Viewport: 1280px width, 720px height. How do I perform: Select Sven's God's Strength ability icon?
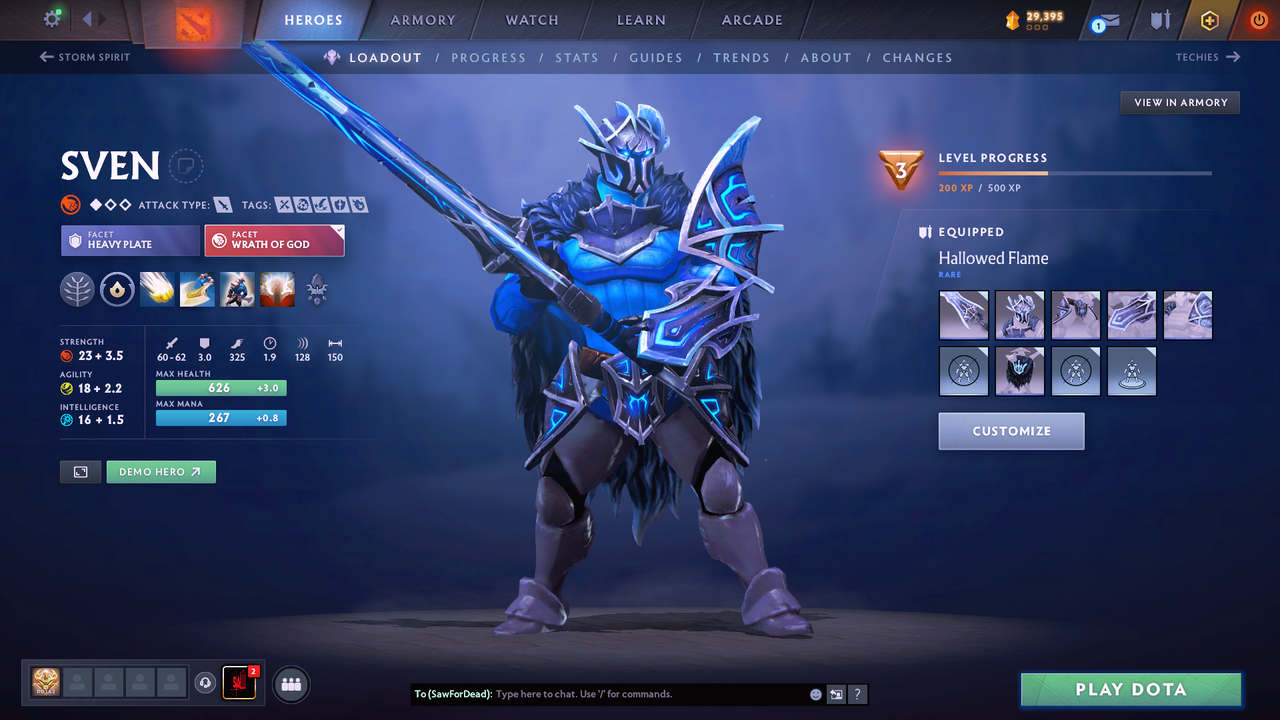click(277, 289)
